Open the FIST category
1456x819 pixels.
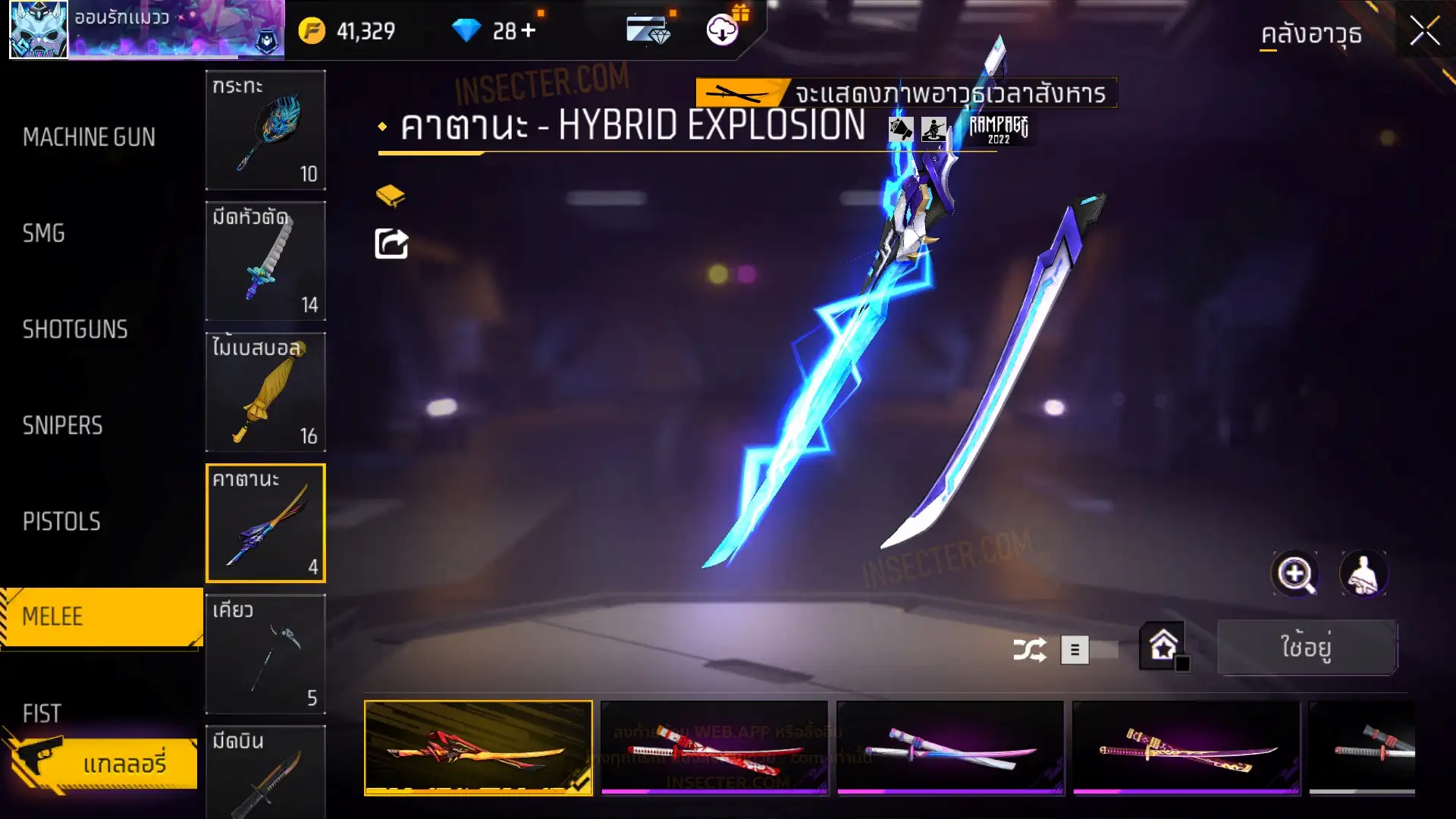[42, 713]
